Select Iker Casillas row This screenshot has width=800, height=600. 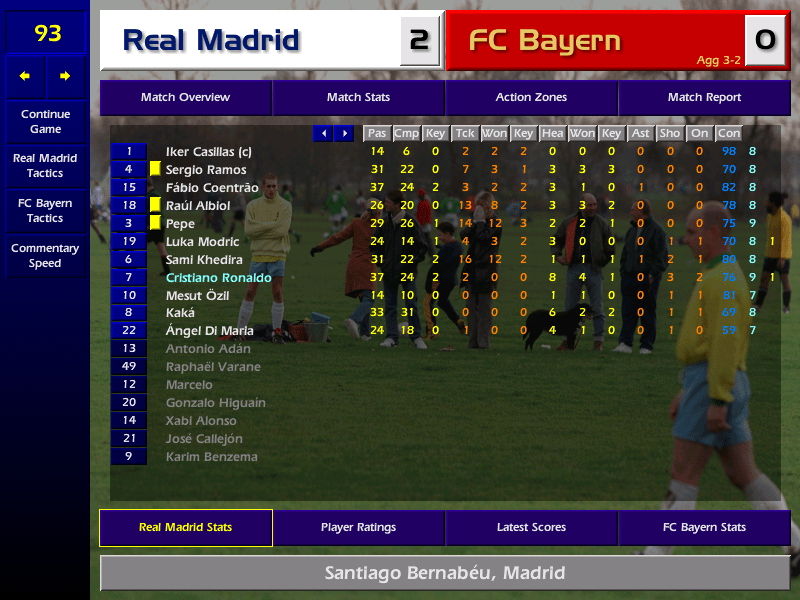(208, 152)
